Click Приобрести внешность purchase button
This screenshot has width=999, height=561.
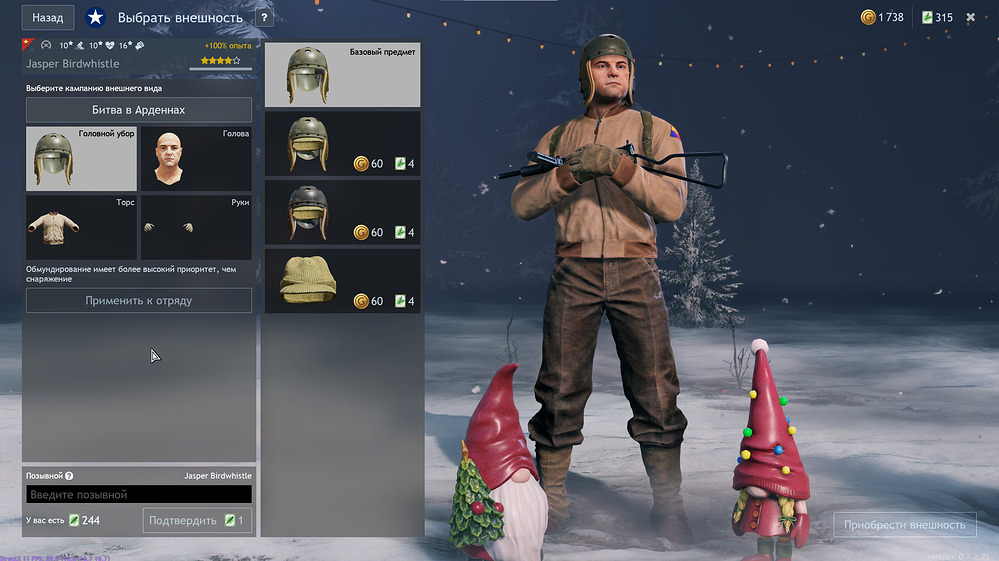point(905,525)
